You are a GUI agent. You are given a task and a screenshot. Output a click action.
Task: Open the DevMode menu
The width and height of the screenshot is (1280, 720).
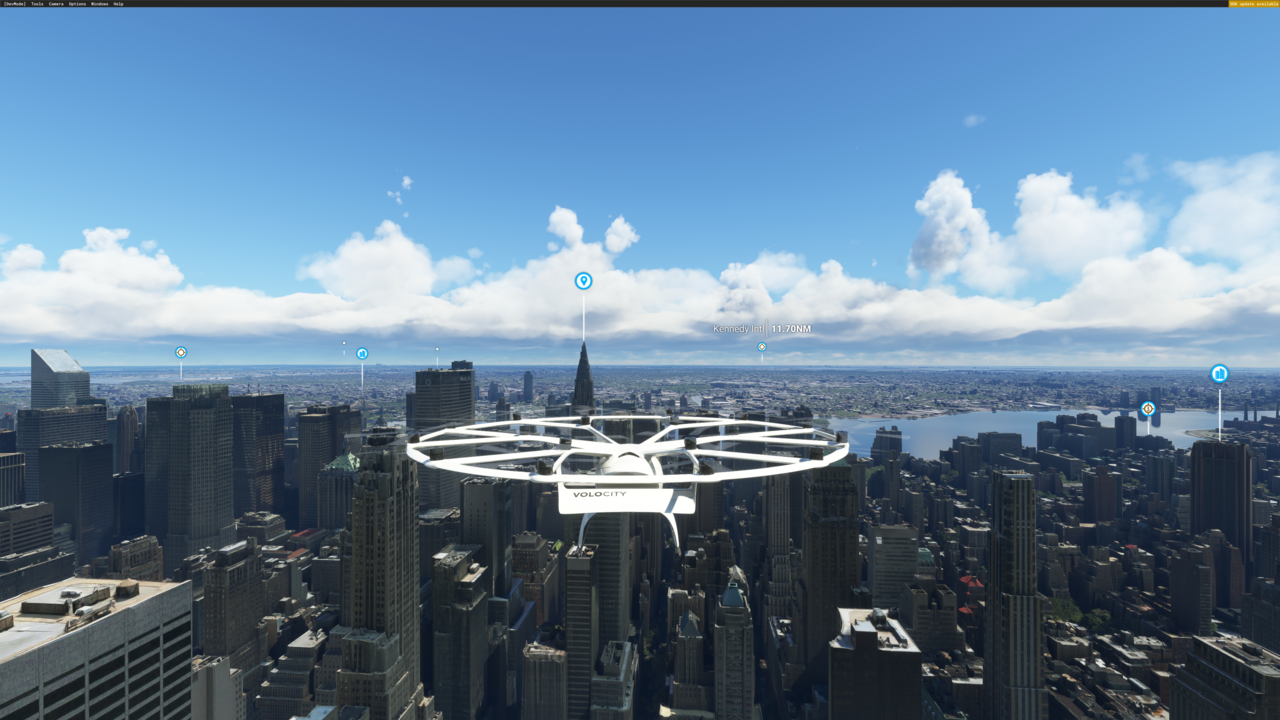(14, 4)
